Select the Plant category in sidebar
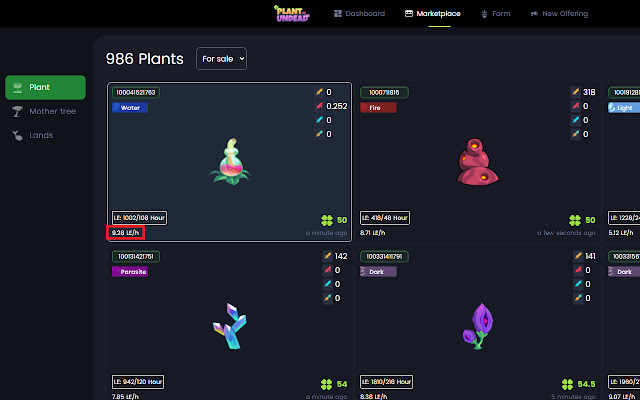 (x=45, y=87)
